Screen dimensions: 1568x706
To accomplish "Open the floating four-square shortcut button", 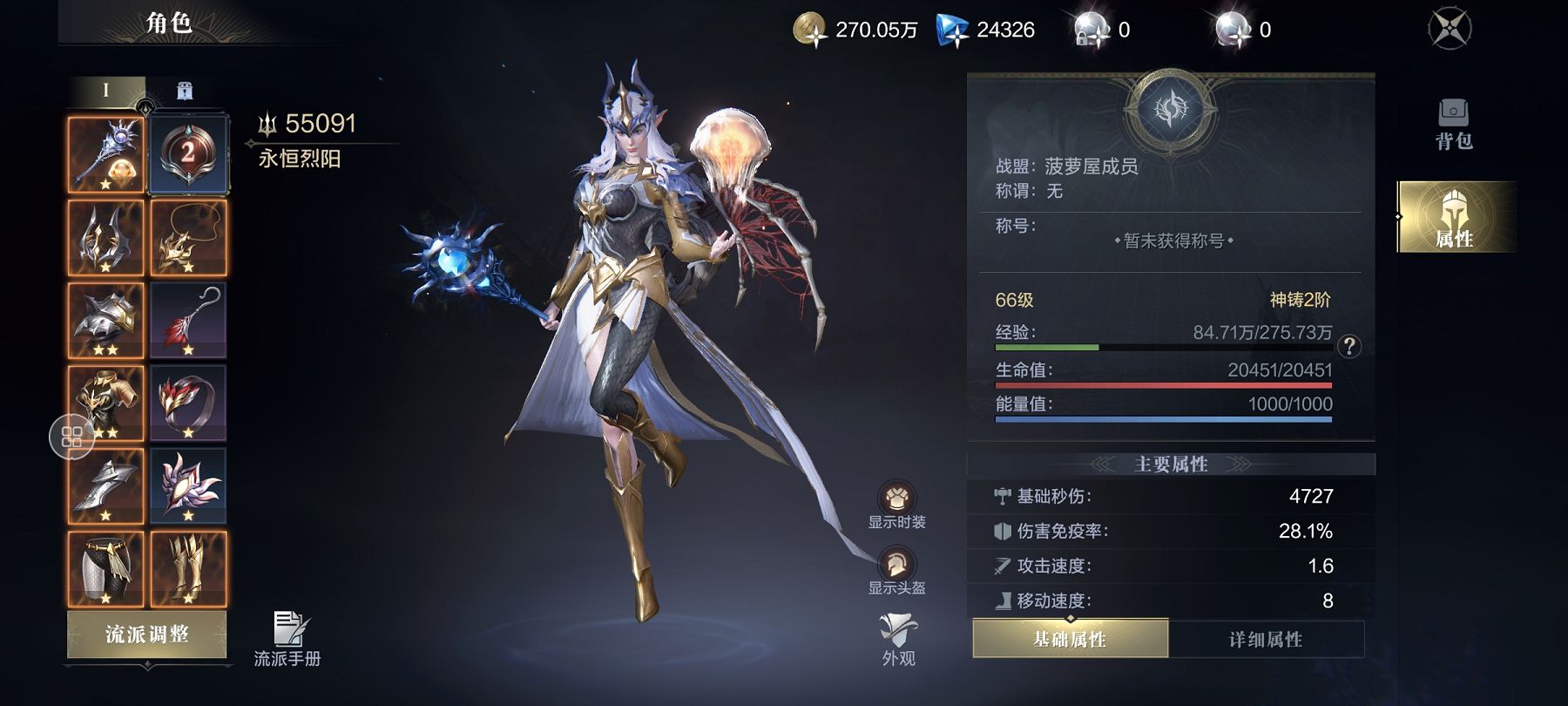I will [71, 437].
